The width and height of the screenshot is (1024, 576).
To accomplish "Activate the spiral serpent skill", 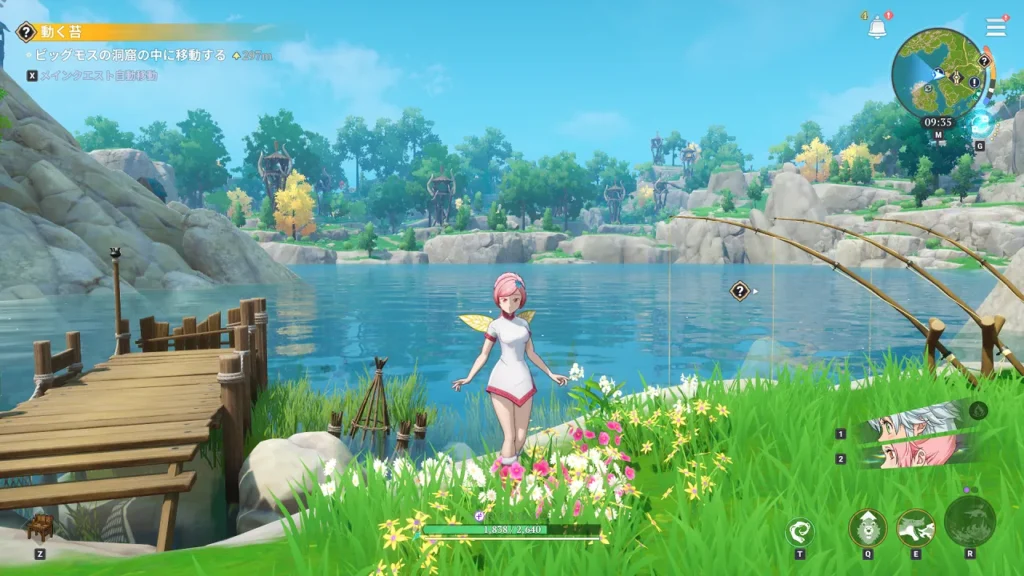I will click(800, 532).
